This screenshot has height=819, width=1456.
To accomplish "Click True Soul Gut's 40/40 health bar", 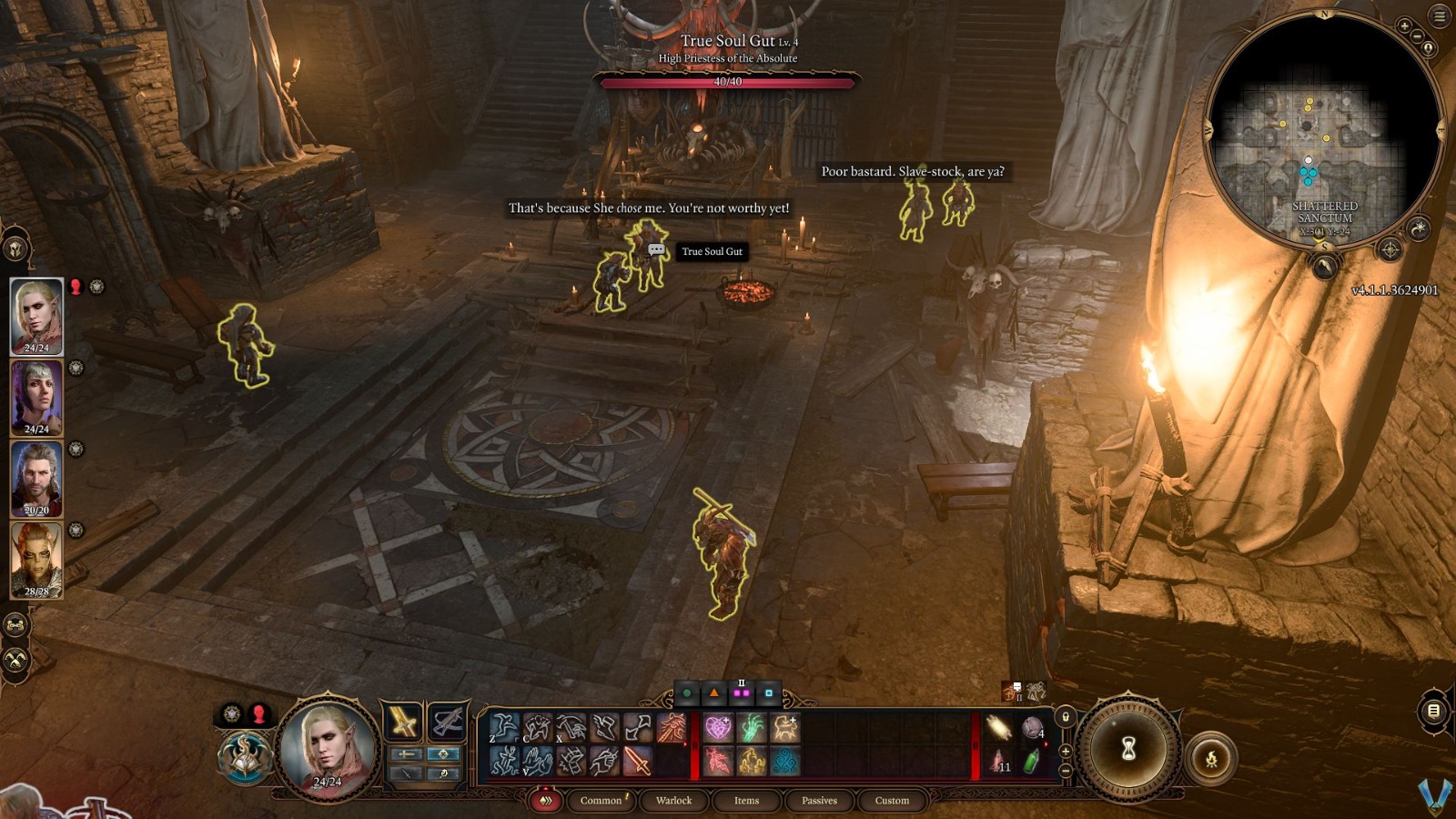I will coord(728,84).
